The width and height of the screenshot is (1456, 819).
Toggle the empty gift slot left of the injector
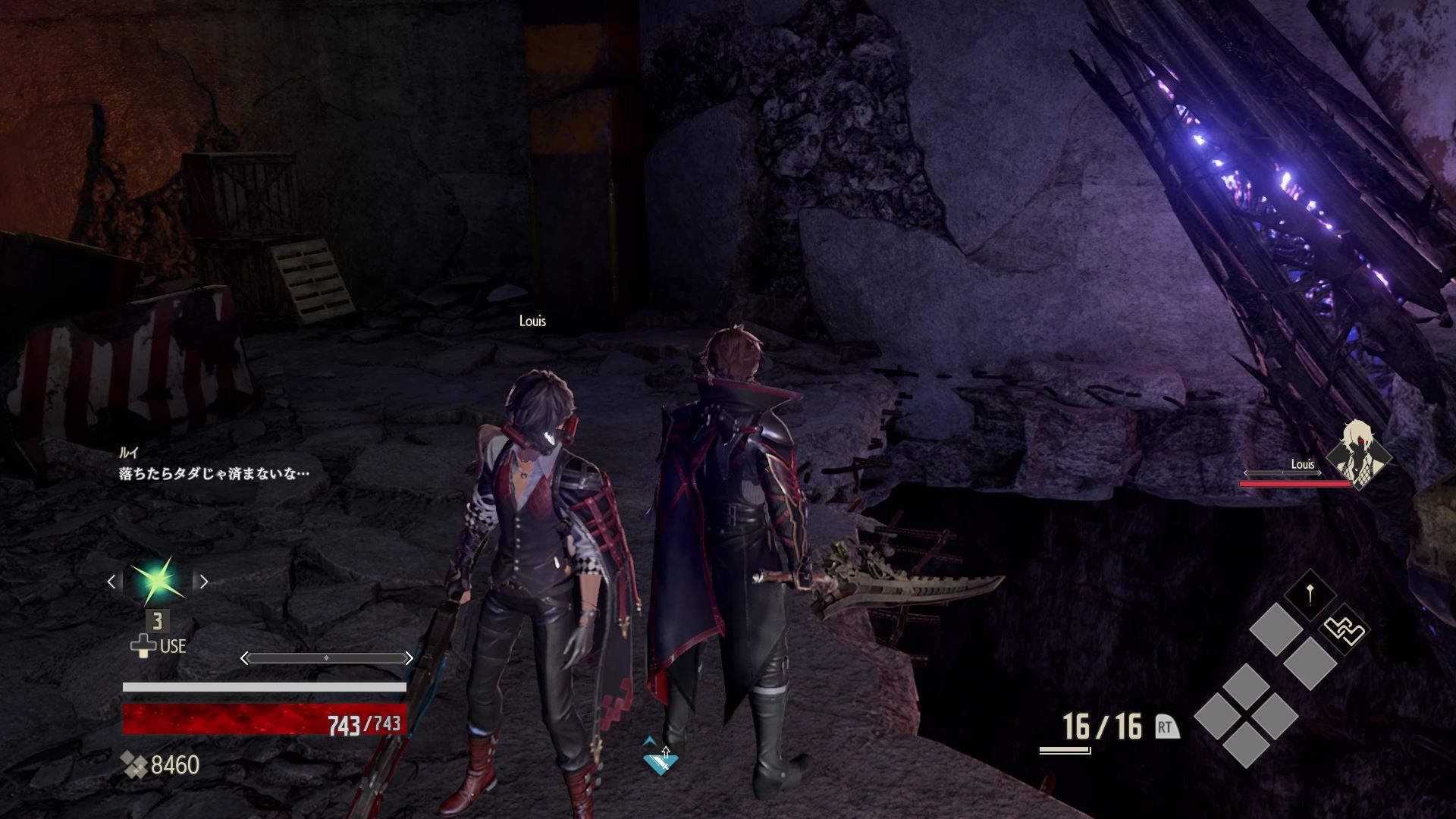pos(1278,628)
